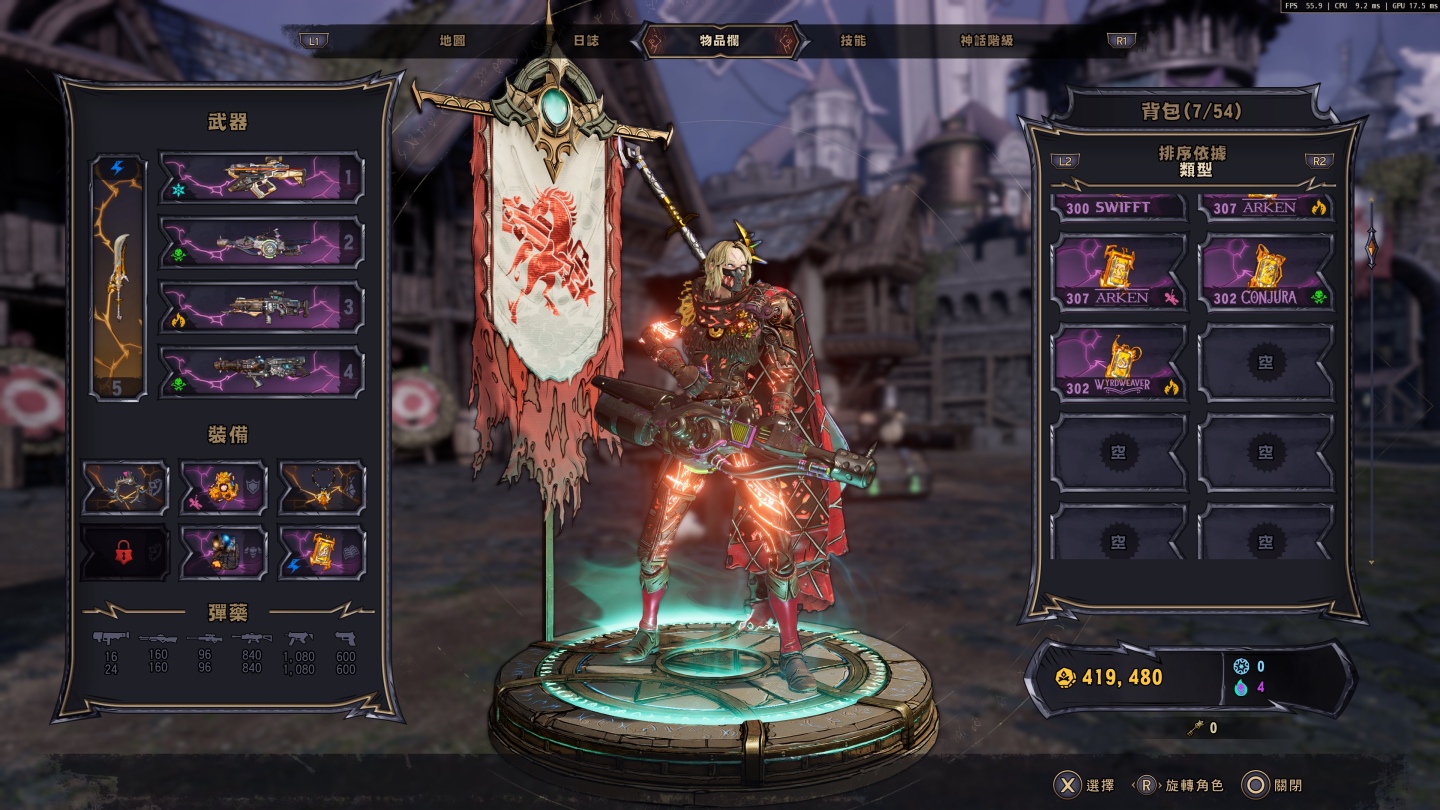
Task: Choose weapon slot 2
Action: click(261, 242)
